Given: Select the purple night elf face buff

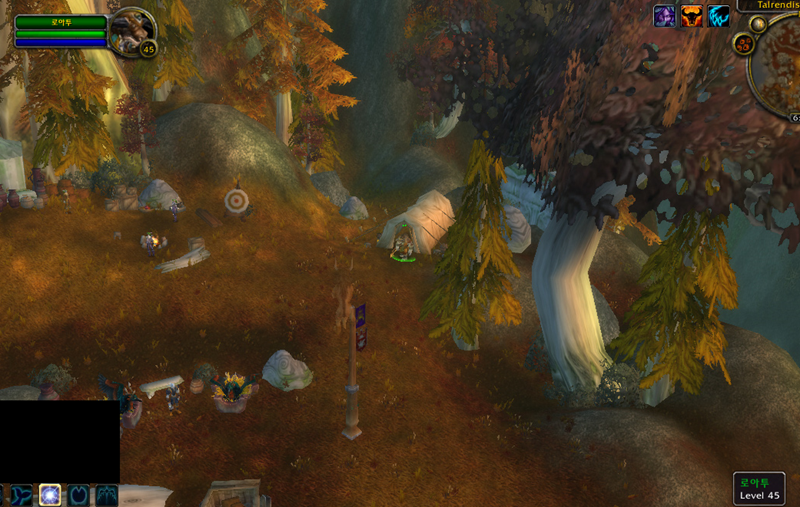Looking at the screenshot, I should (664, 16).
